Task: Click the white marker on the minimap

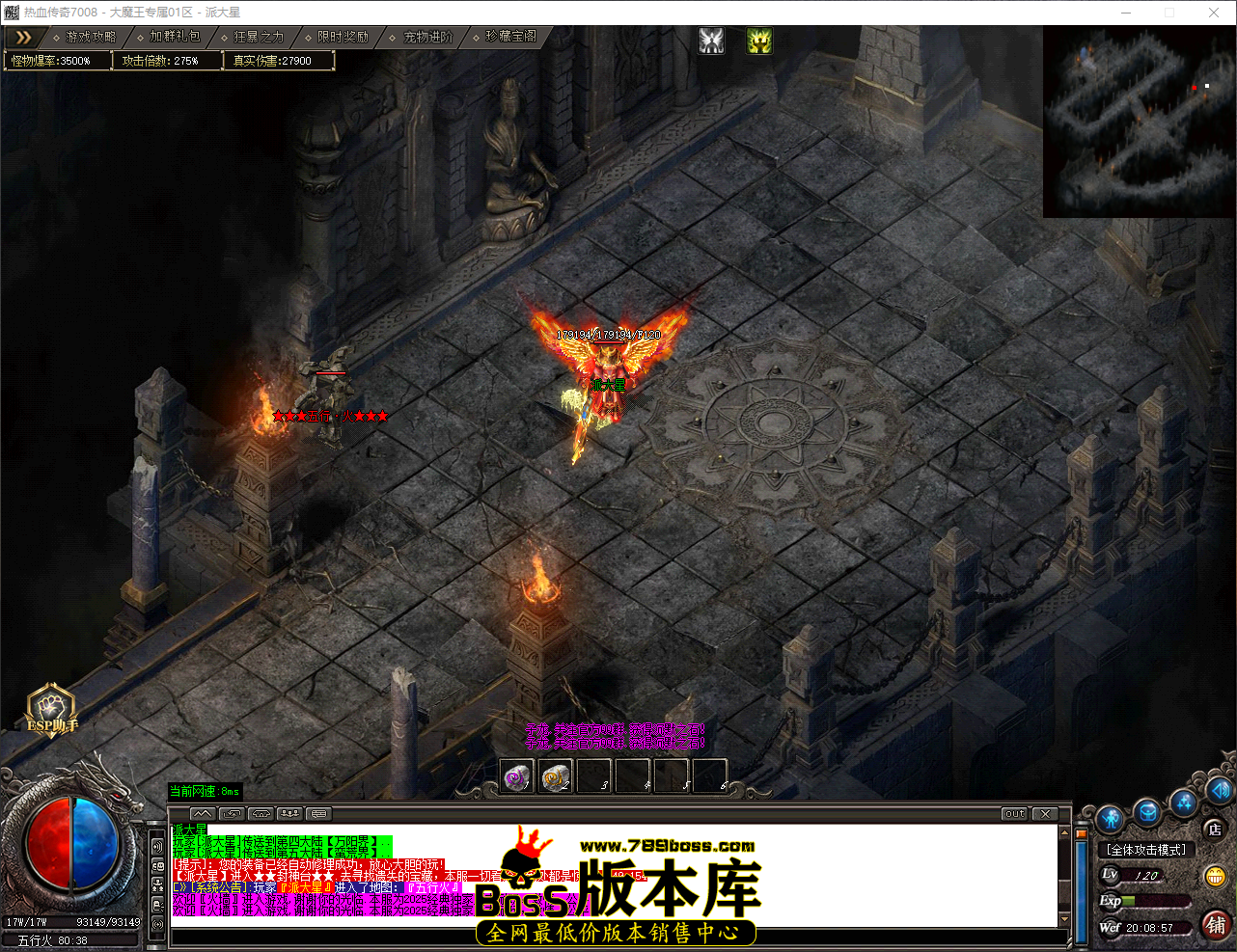Action: [1206, 87]
